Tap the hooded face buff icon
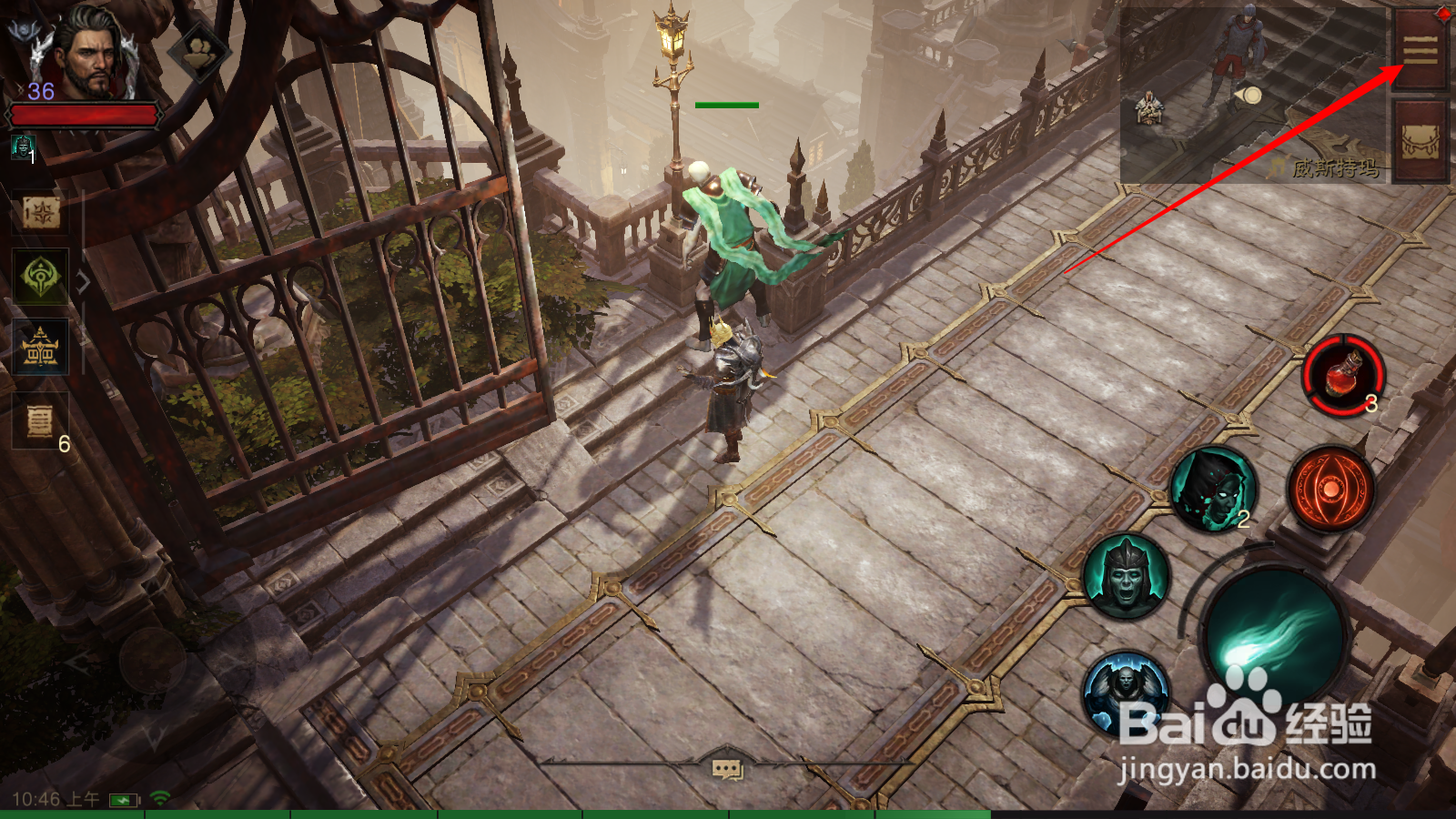 pos(22,146)
